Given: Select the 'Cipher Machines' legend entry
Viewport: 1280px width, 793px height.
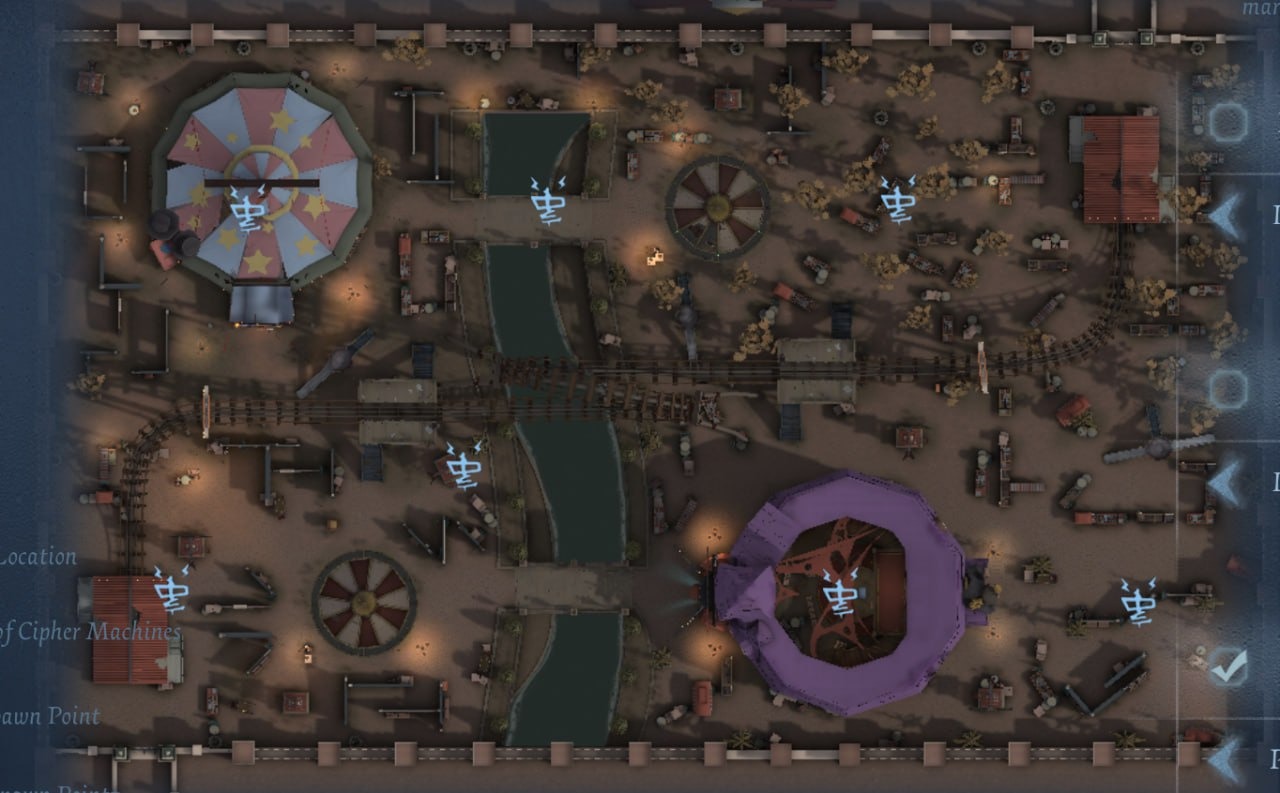Looking at the screenshot, I should 90,632.
